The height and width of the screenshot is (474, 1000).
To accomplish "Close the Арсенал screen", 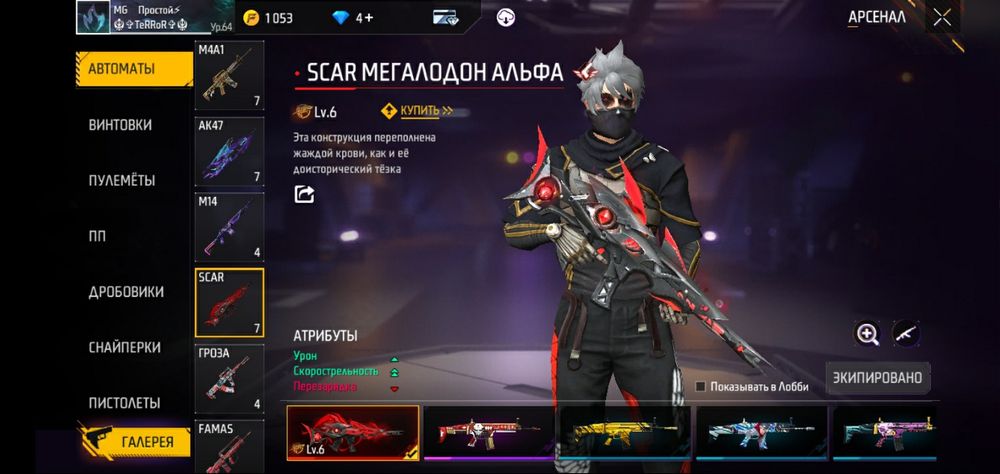I will tap(941, 17).
